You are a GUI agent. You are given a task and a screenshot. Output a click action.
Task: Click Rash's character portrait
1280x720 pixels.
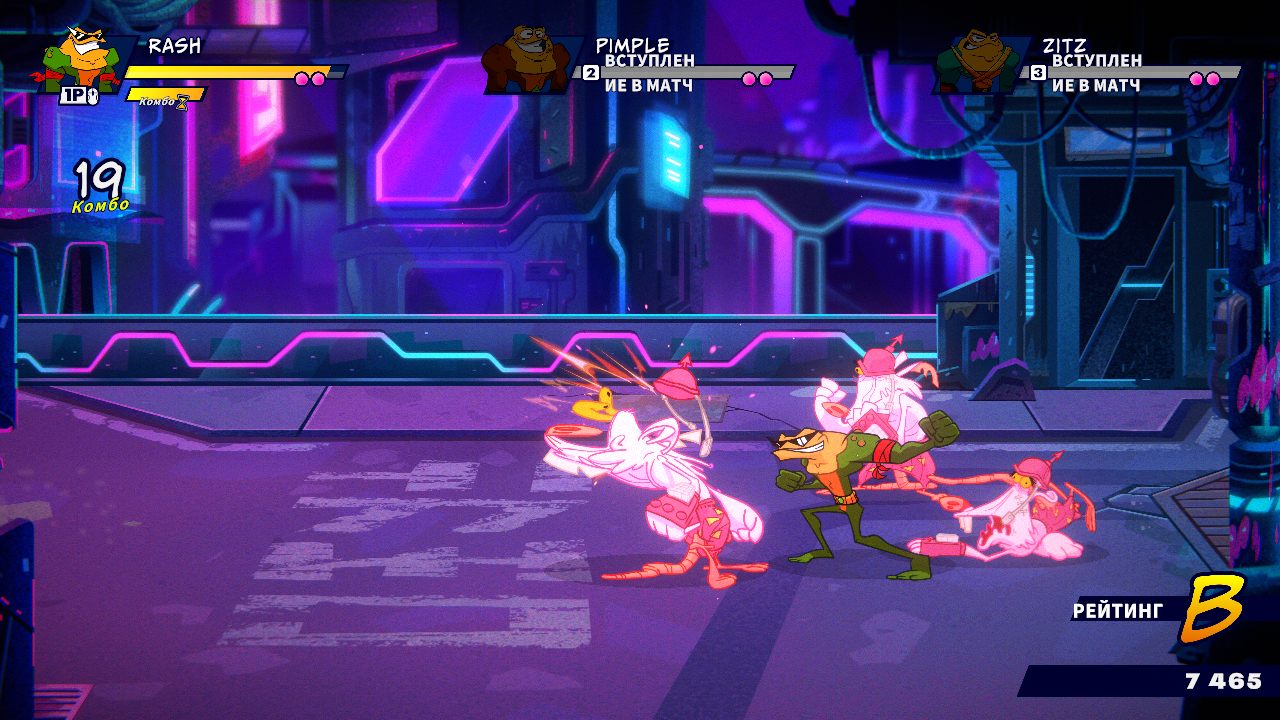[x=79, y=62]
